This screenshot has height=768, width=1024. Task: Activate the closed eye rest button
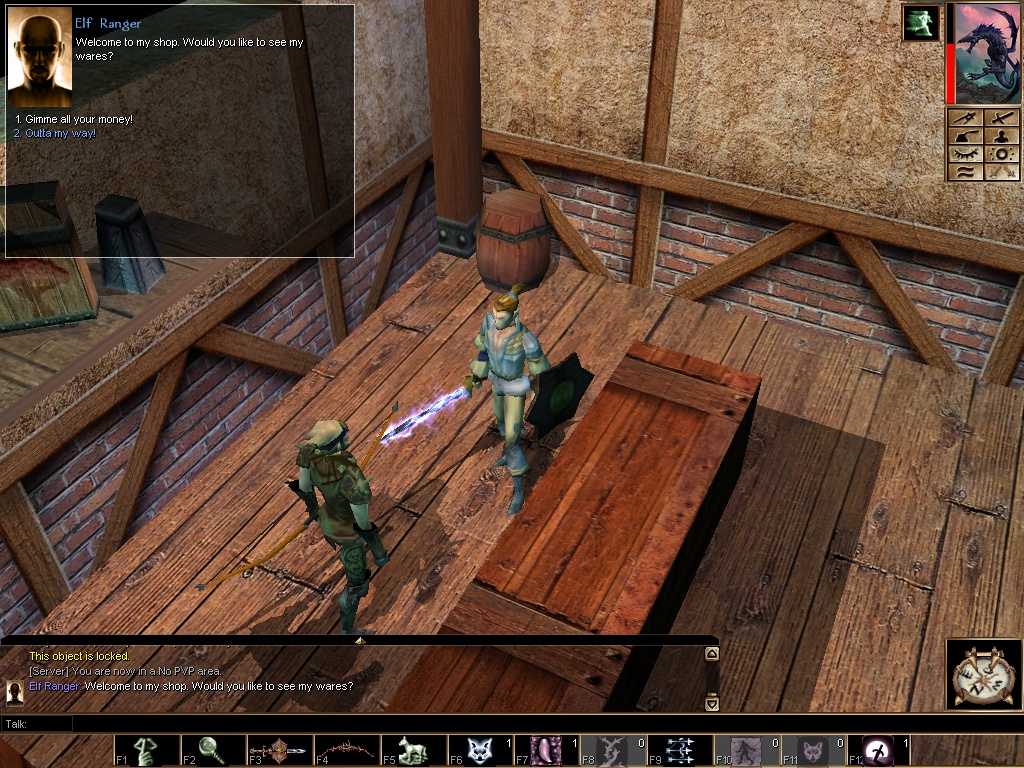[x=966, y=154]
